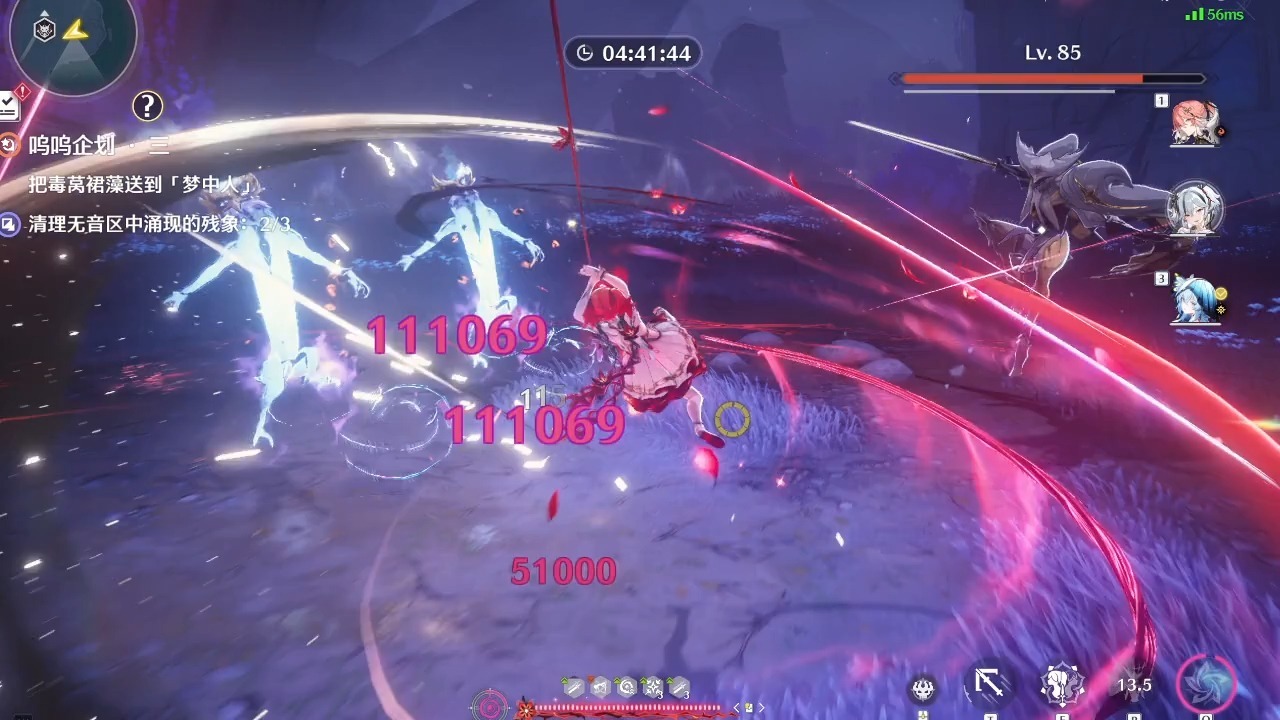Switch to the pink-haired character in slot 1
The height and width of the screenshot is (720, 1280).
click(1194, 124)
